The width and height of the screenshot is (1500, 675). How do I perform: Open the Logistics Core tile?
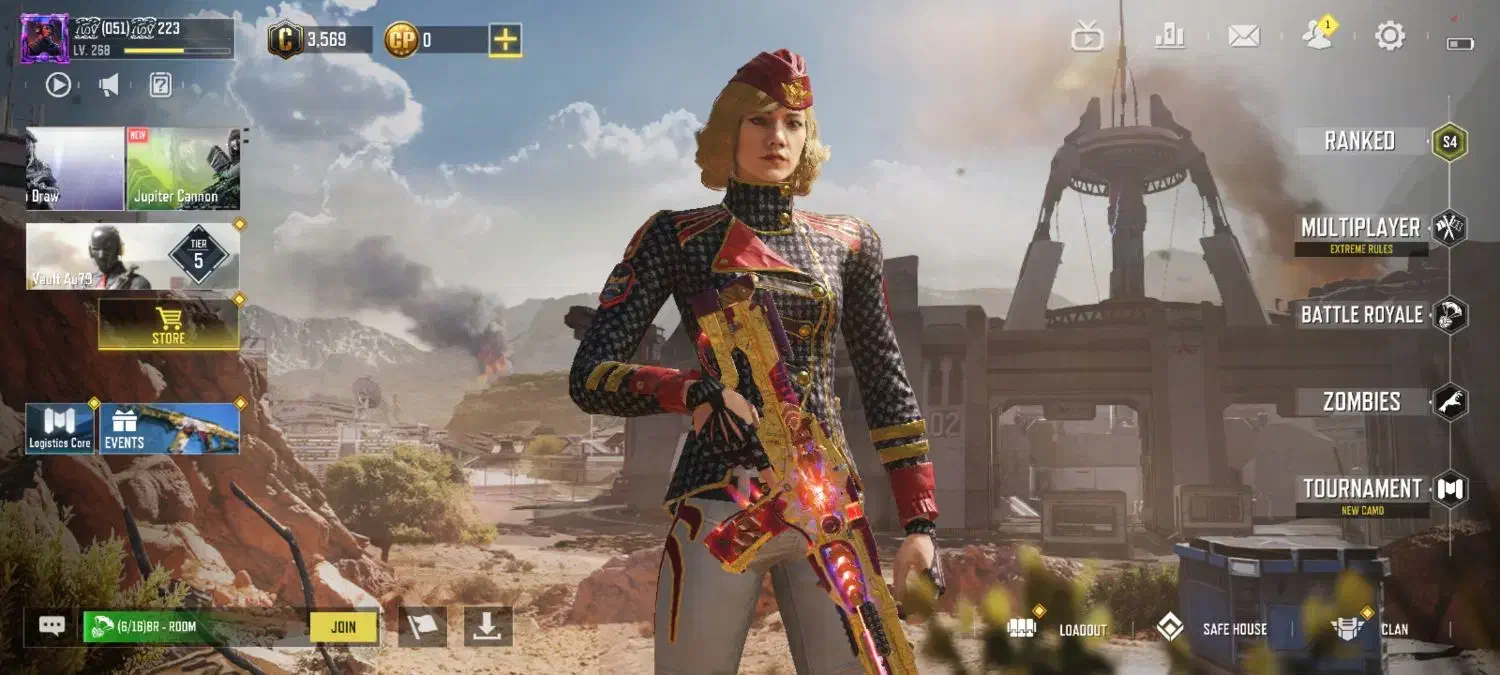click(x=60, y=429)
